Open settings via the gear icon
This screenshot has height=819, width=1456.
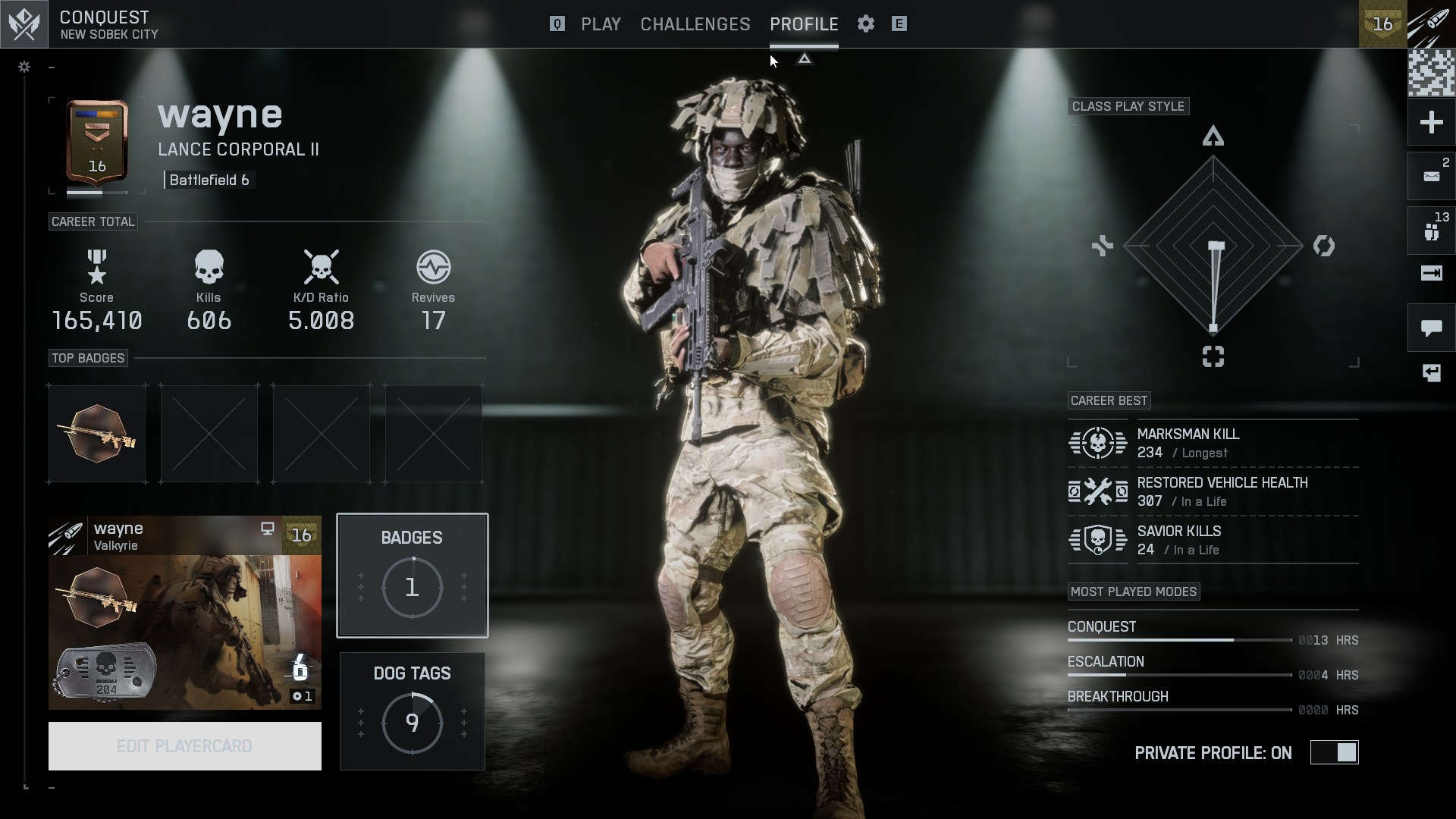(x=866, y=24)
